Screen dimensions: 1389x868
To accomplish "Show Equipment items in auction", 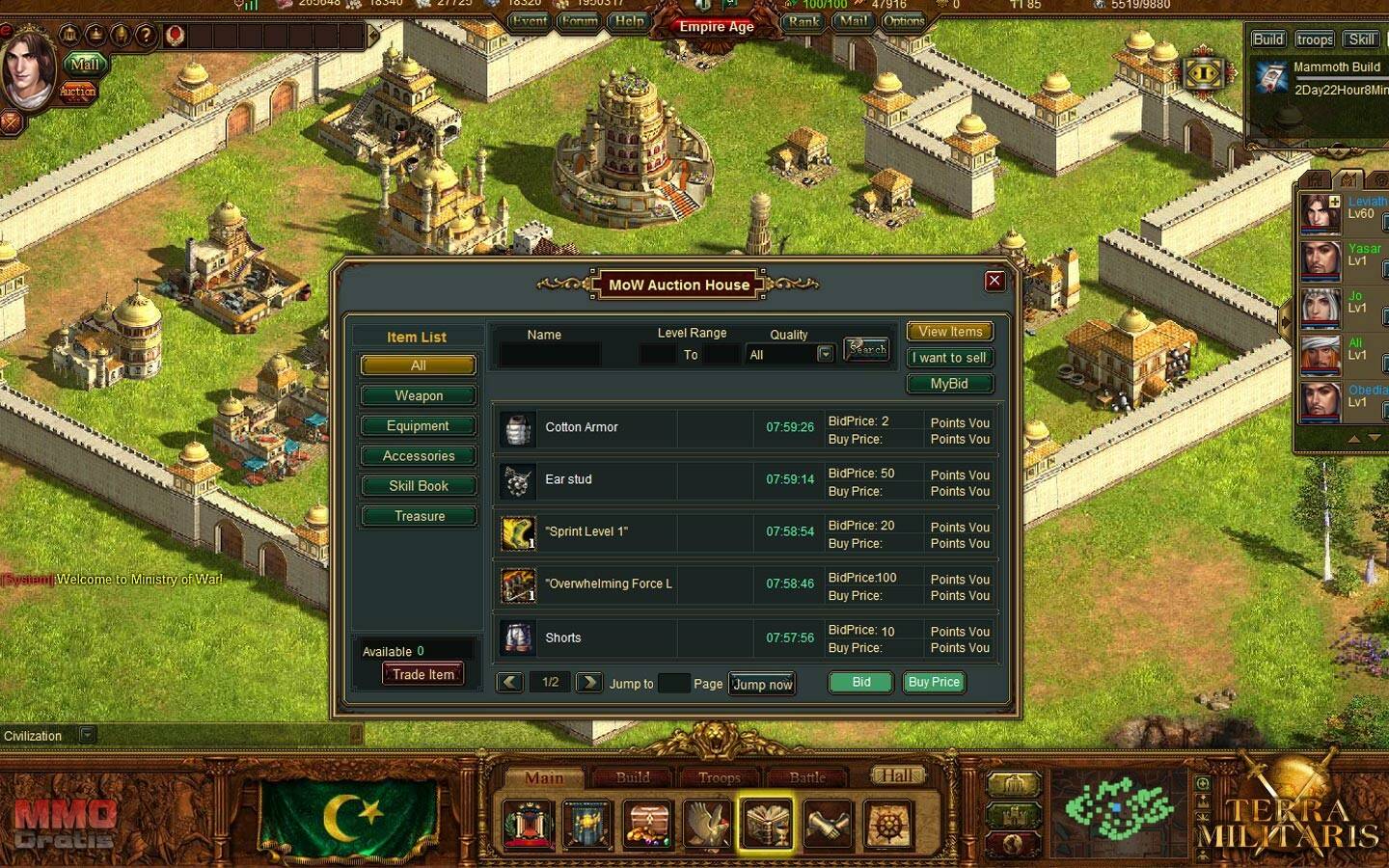I will 418,425.
